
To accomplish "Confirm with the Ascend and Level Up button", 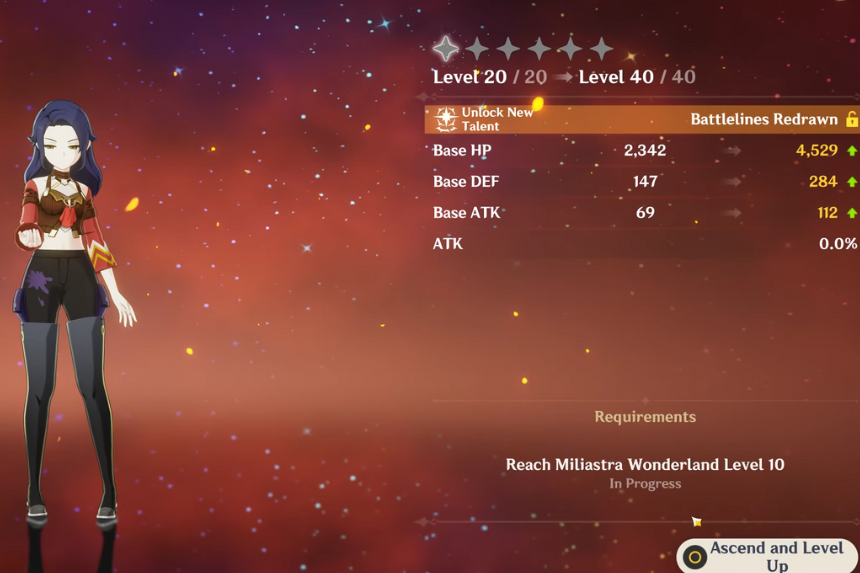I will pyautogui.click(x=768, y=556).
